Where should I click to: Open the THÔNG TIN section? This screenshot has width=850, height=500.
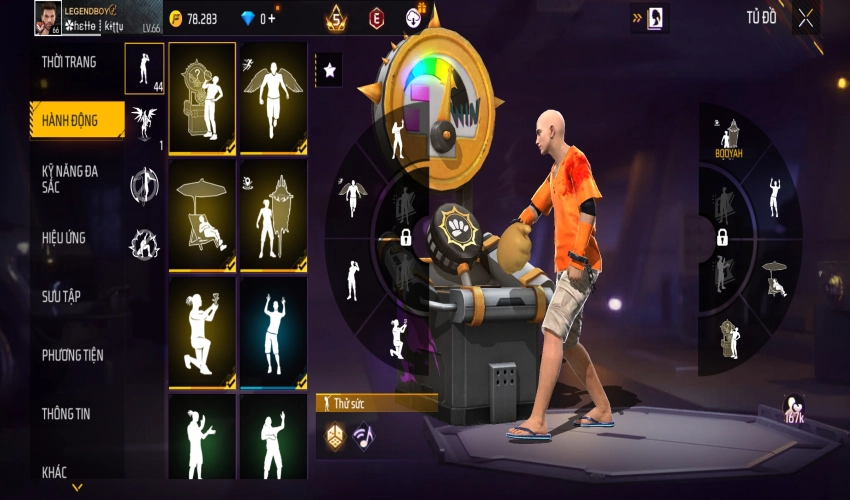click(66, 413)
